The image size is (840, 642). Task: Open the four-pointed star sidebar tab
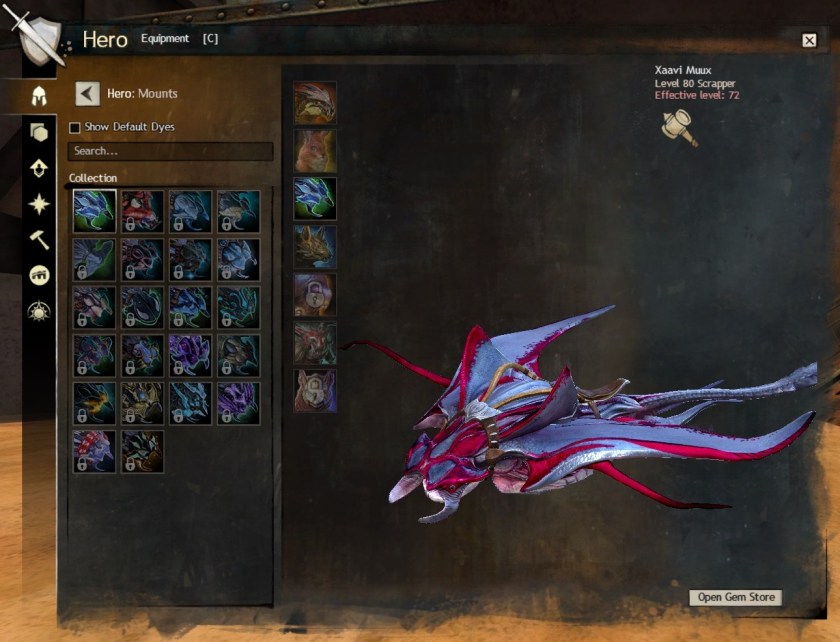[x=39, y=204]
